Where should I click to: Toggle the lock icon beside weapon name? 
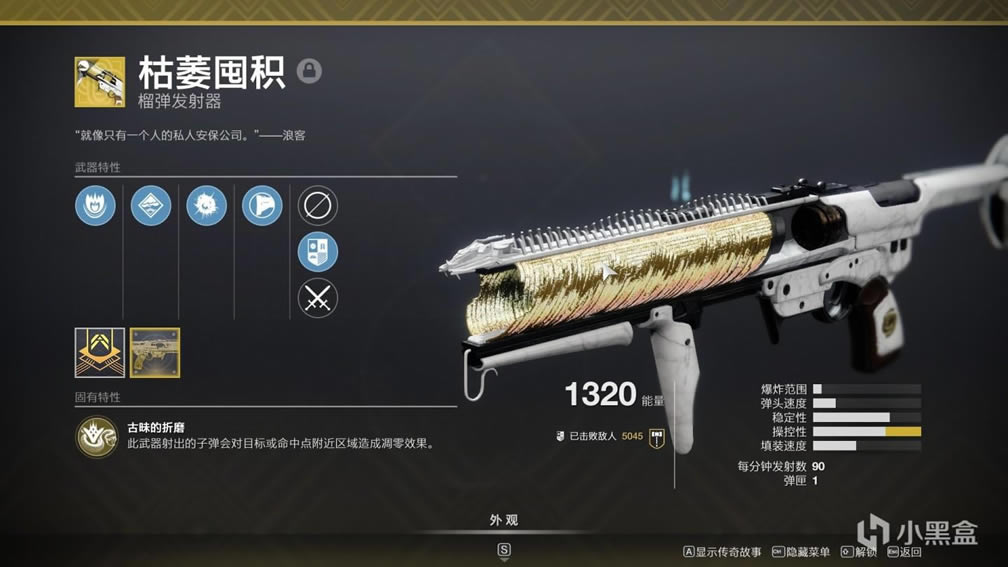tap(310, 71)
